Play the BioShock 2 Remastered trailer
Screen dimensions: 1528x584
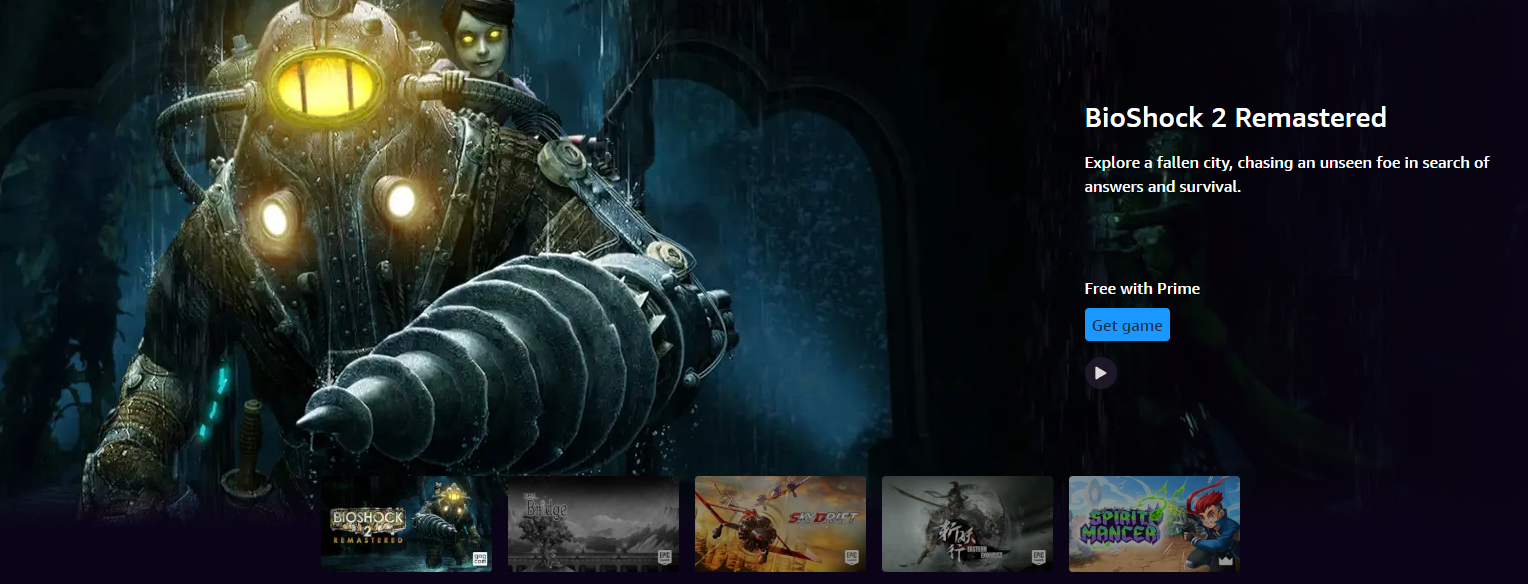pyautogui.click(x=1101, y=373)
